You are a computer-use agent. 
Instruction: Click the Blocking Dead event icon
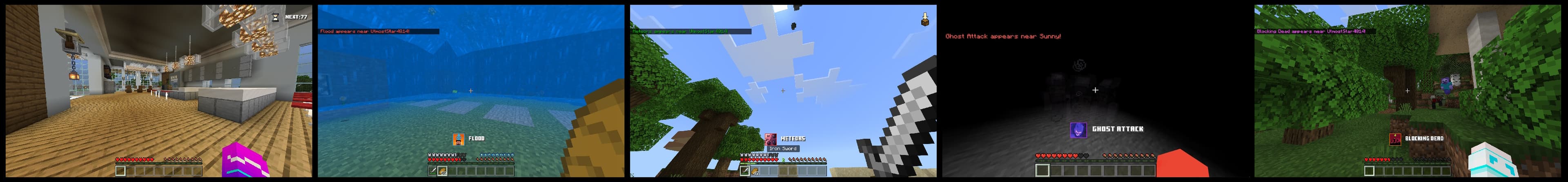pos(1396,140)
